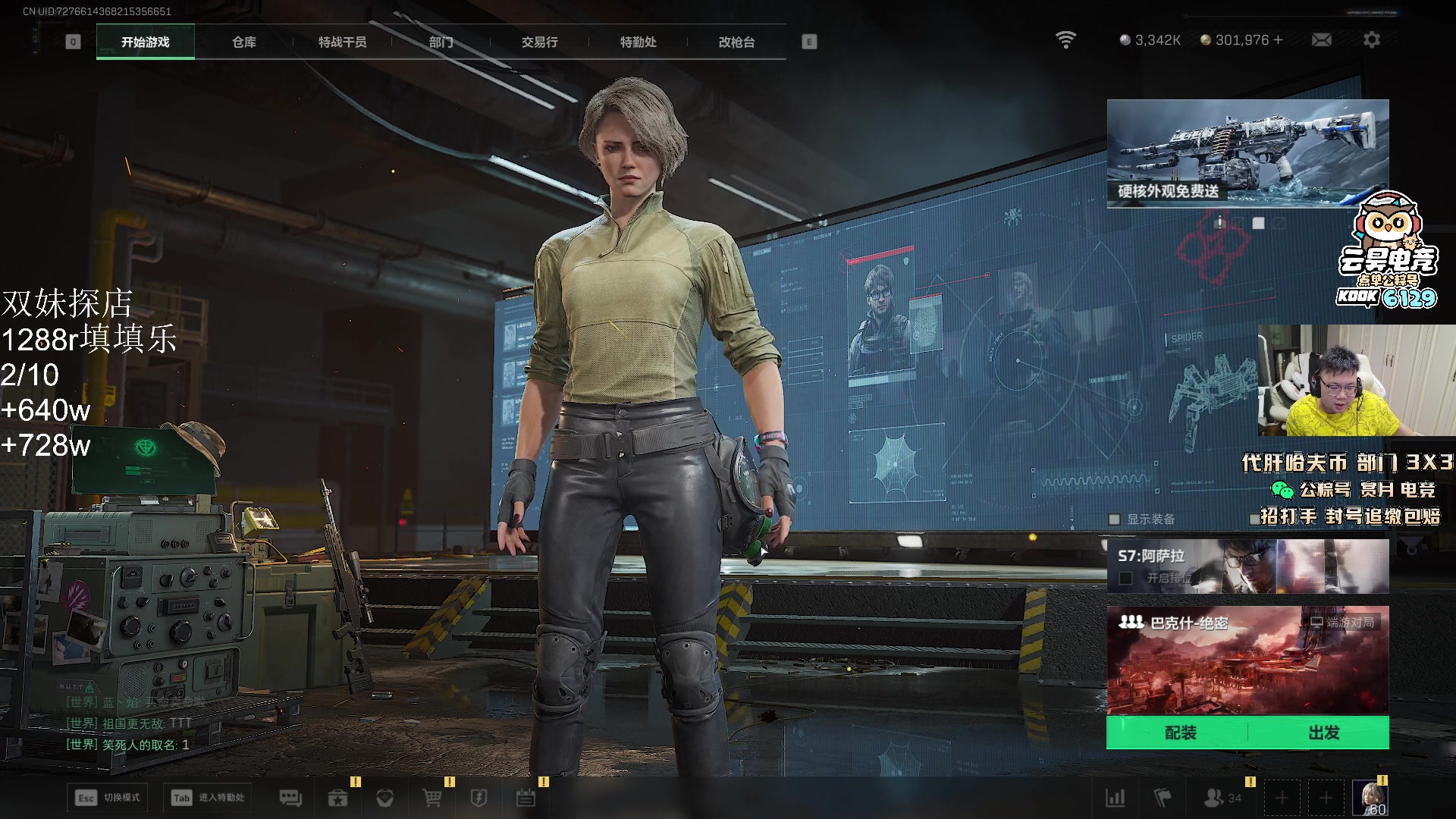This screenshot has height=819, width=1456.
Task: Open the 特战干员 operators tab
Action: click(343, 42)
